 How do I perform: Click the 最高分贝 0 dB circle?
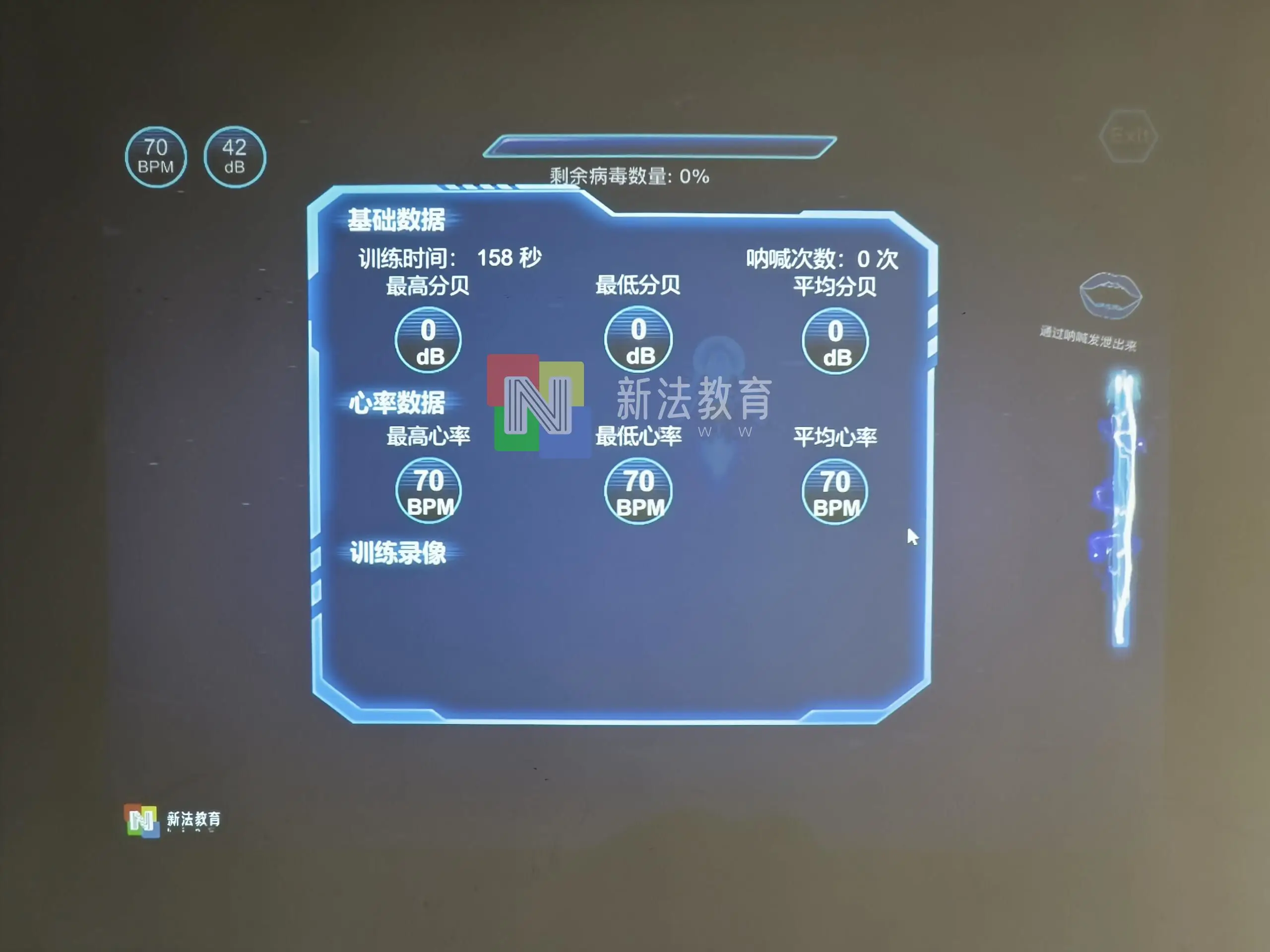click(x=428, y=340)
